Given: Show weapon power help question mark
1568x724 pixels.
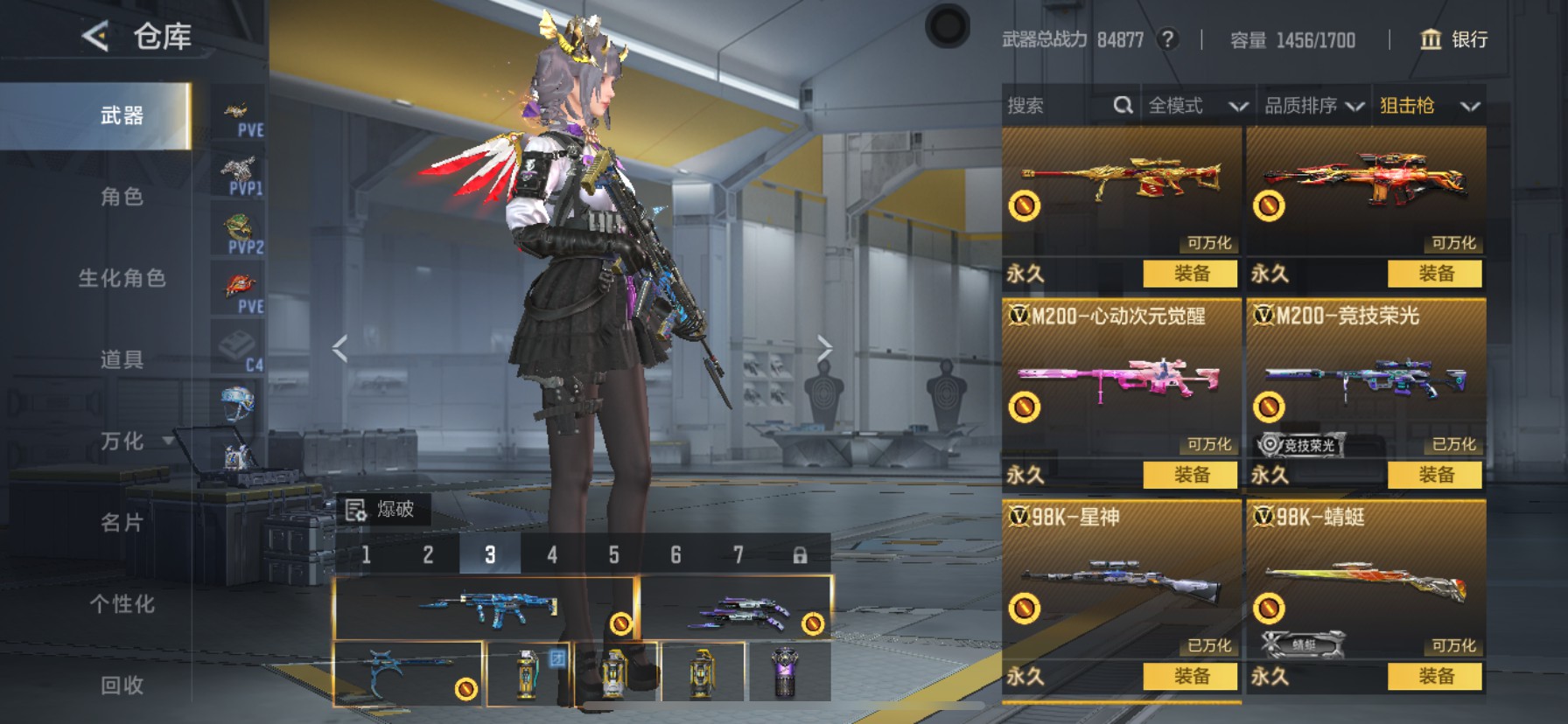Looking at the screenshot, I should pos(1167,39).
